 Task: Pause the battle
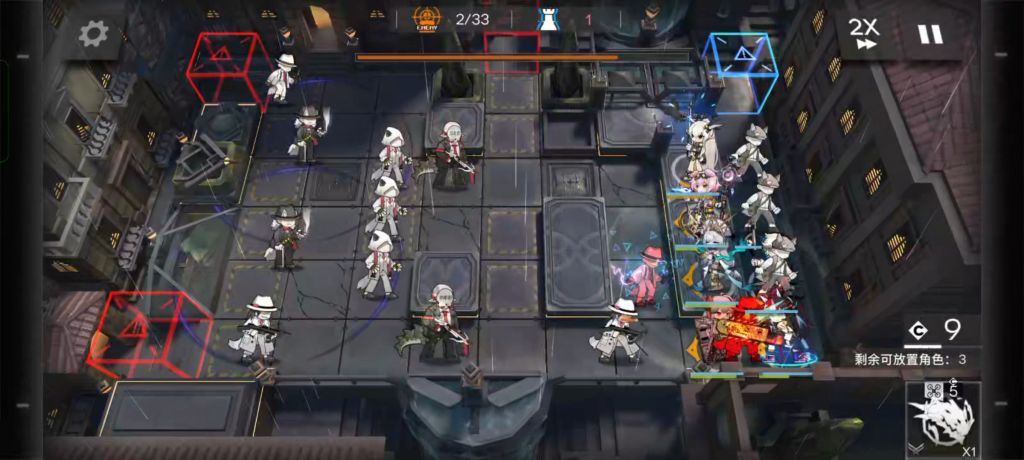pyautogui.click(x=930, y=34)
